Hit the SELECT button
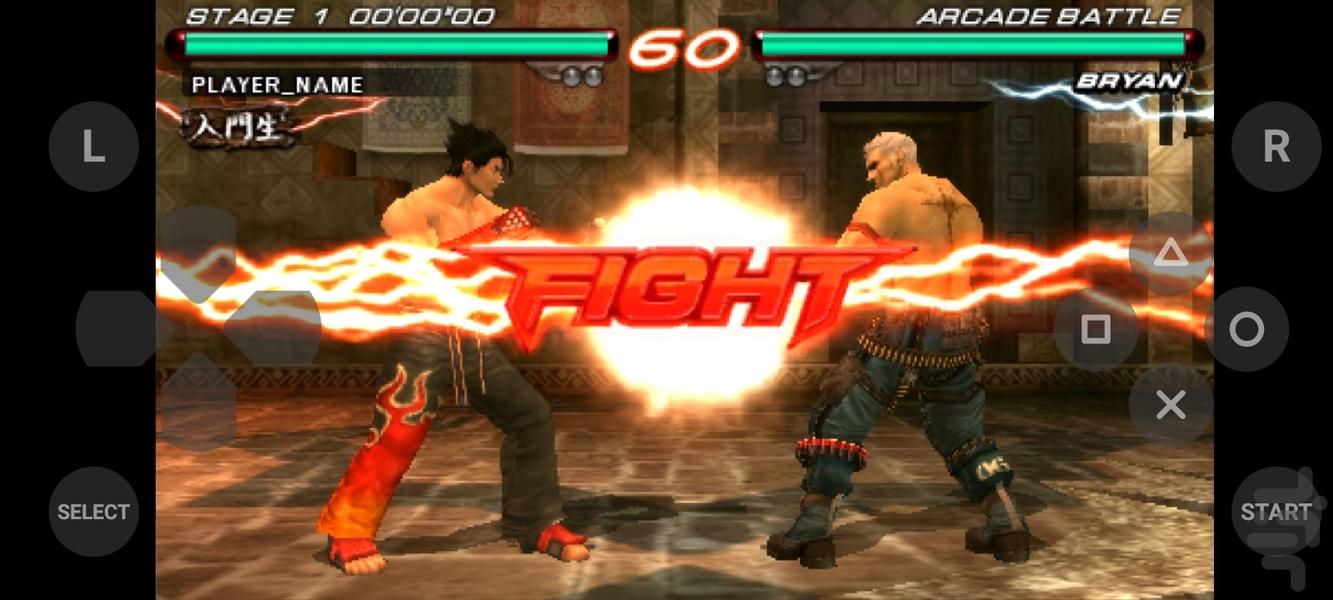The image size is (1333, 600). point(93,512)
